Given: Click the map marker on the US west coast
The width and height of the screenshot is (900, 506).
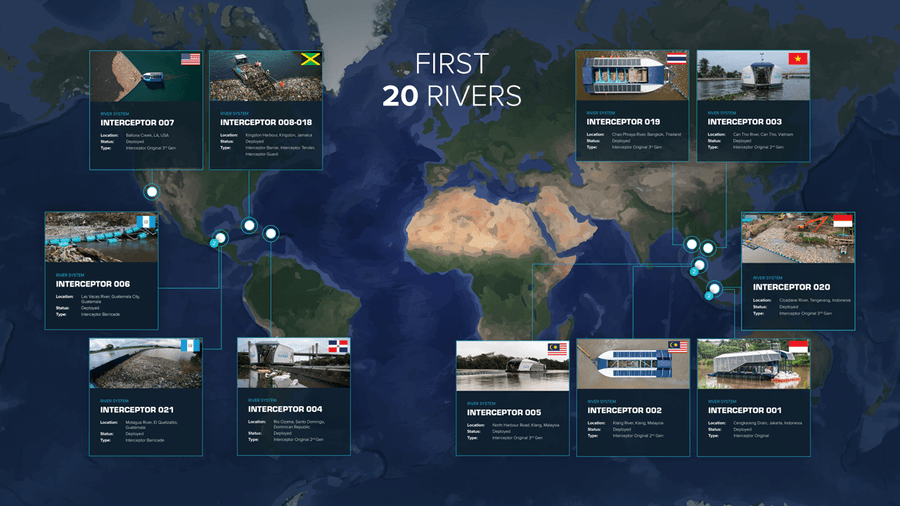Looking at the screenshot, I should pos(152,192).
